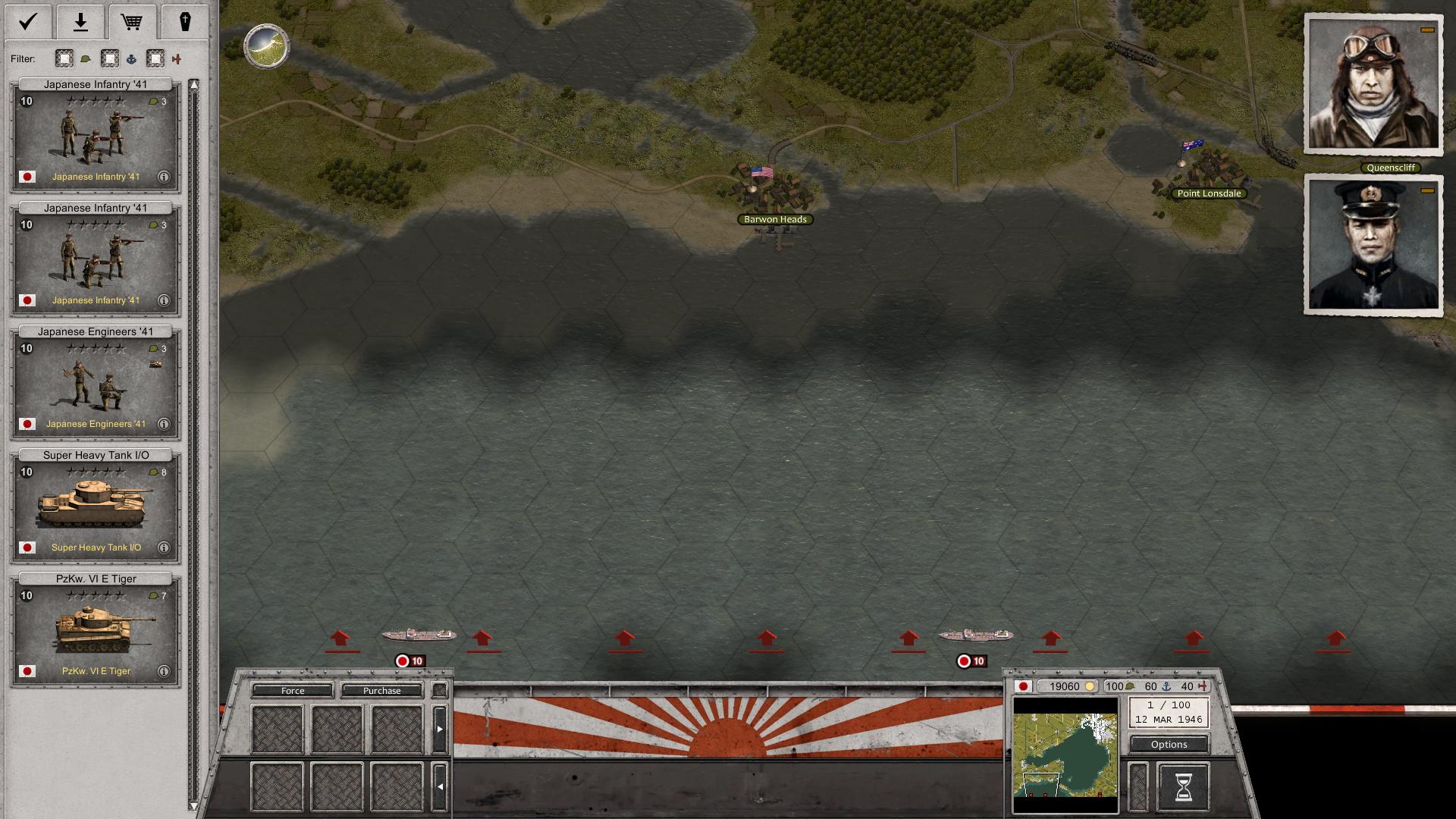The image size is (1456, 819).
Task: Open info for Super Heavy Tank I/O
Action: tap(162, 548)
